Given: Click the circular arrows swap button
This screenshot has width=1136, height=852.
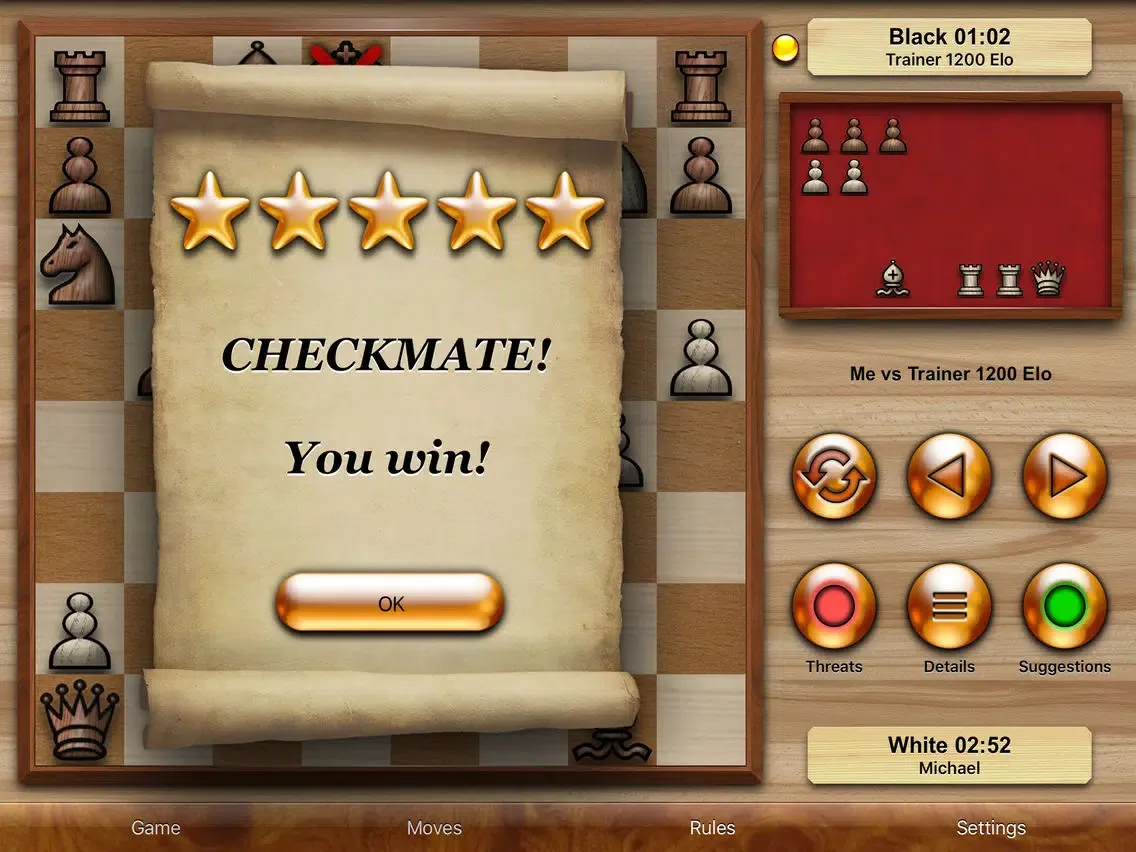Looking at the screenshot, I should [x=834, y=476].
